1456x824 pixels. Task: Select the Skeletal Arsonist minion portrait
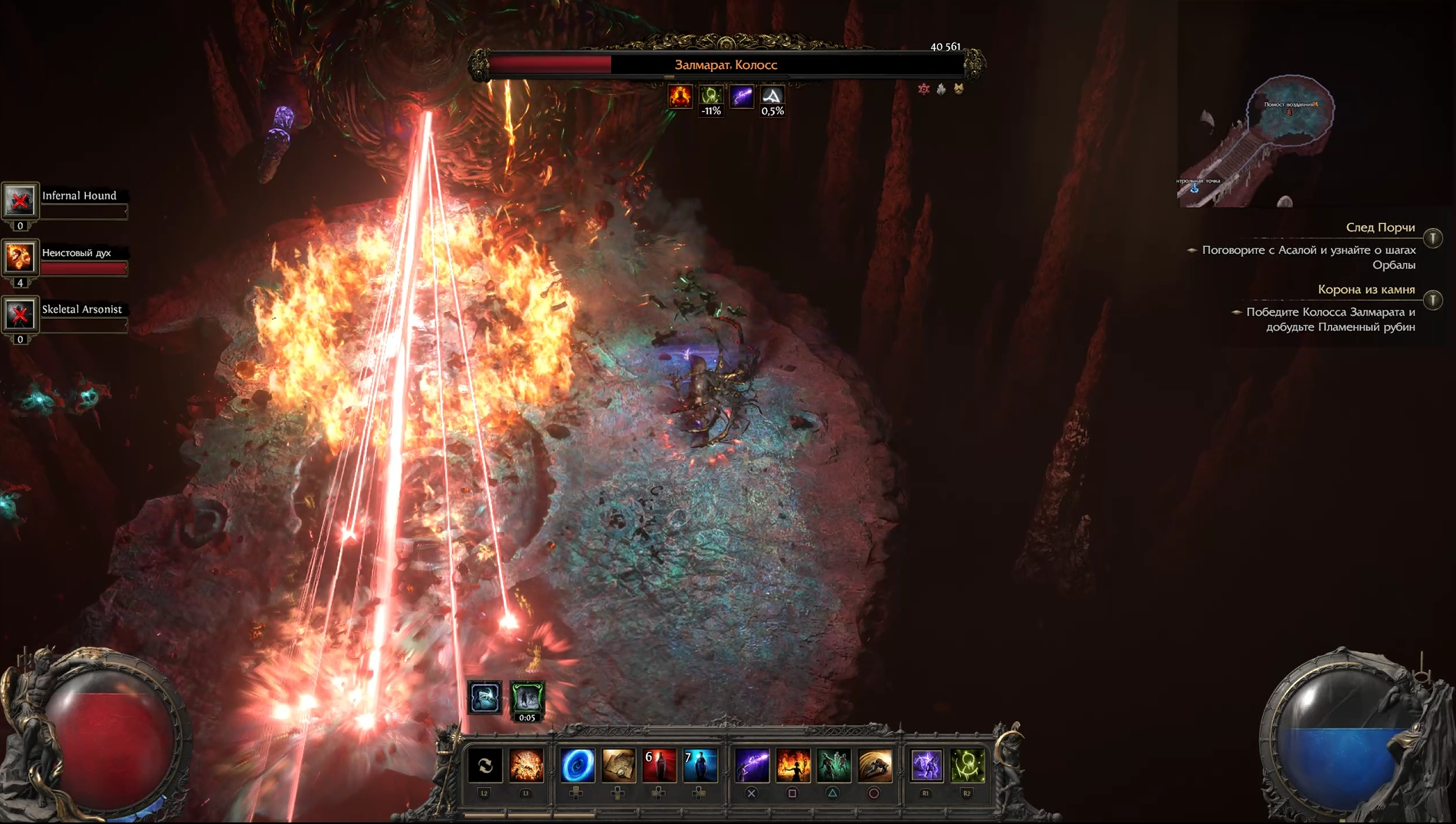(x=20, y=314)
